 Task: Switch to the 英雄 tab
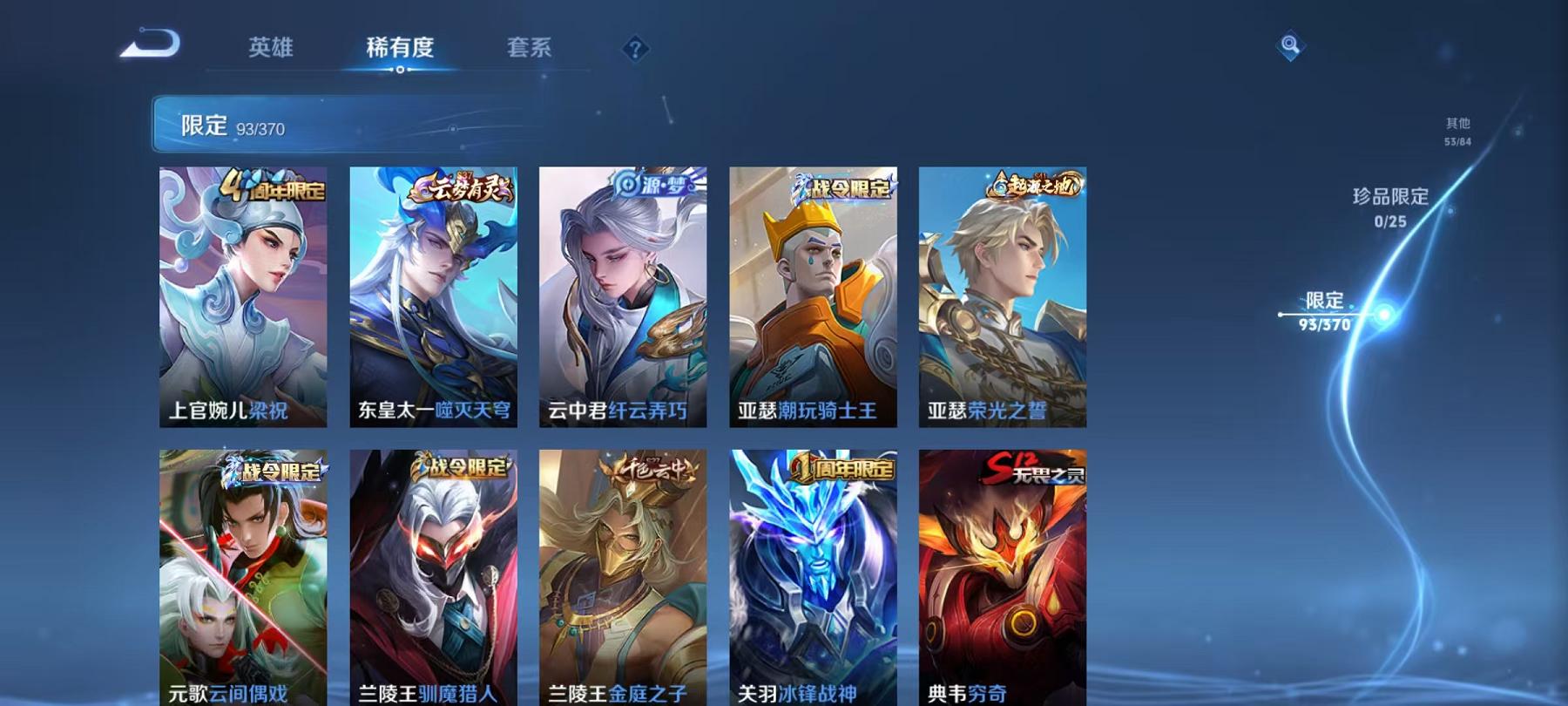point(273,50)
